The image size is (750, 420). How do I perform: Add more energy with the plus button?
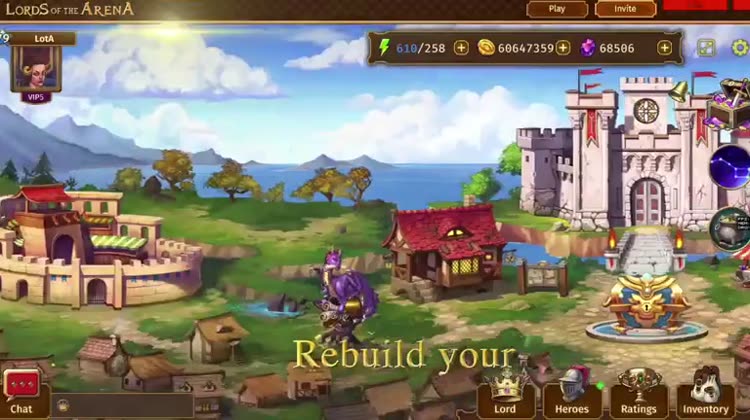[x=461, y=47]
